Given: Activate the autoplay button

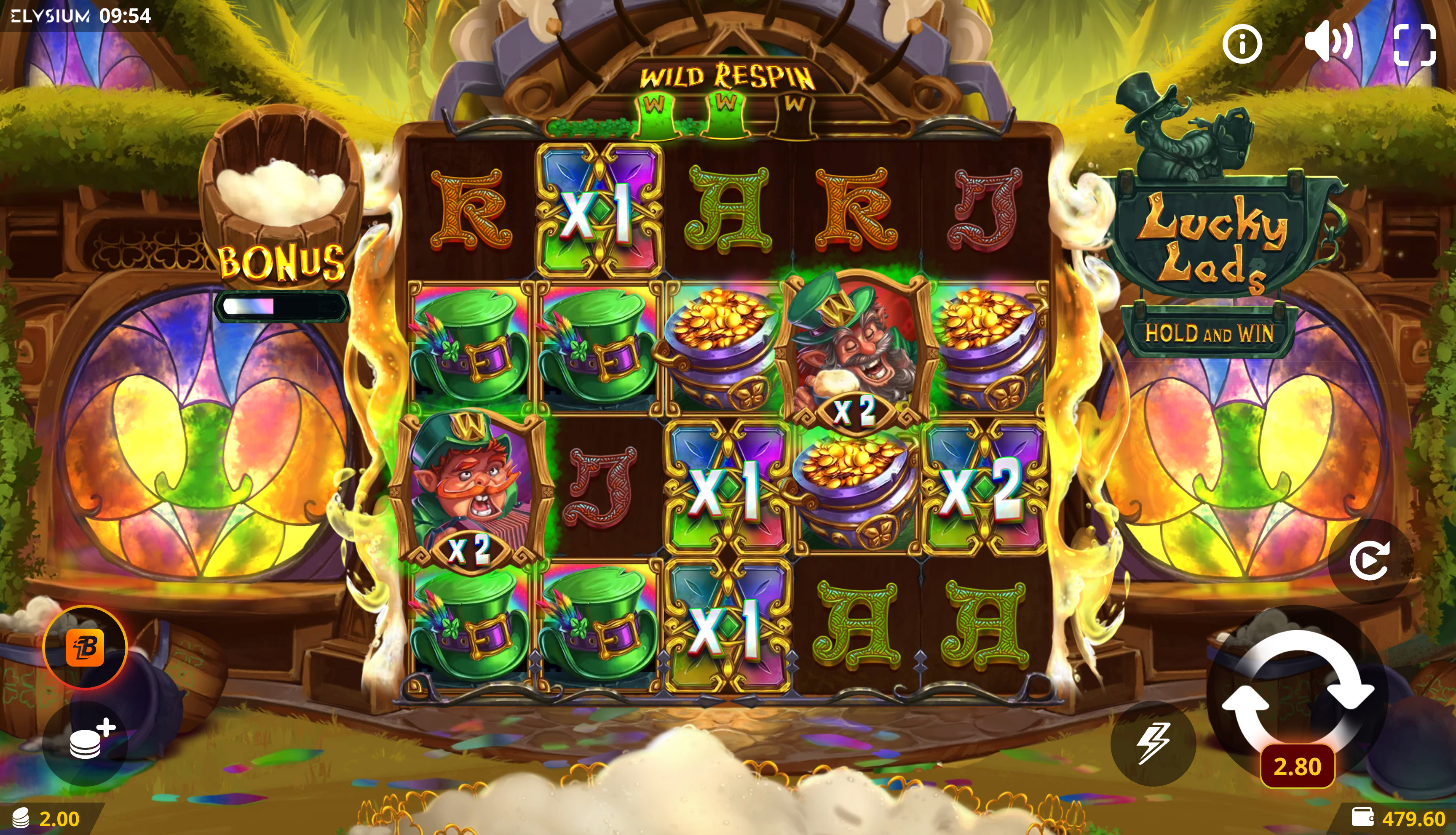Looking at the screenshot, I should 1370,560.
